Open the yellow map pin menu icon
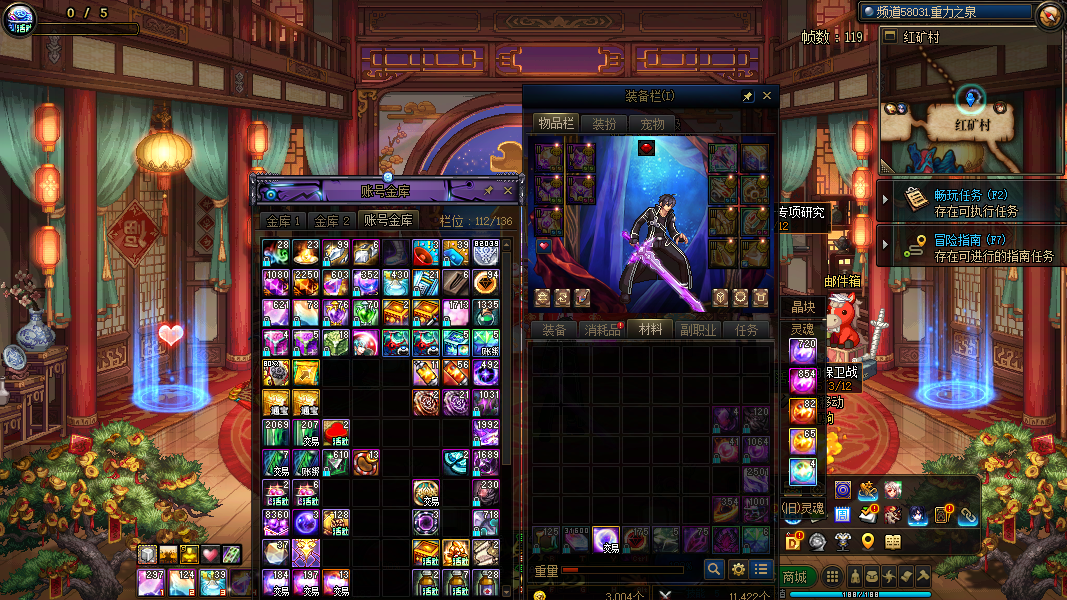The height and width of the screenshot is (600, 1067). (867, 542)
